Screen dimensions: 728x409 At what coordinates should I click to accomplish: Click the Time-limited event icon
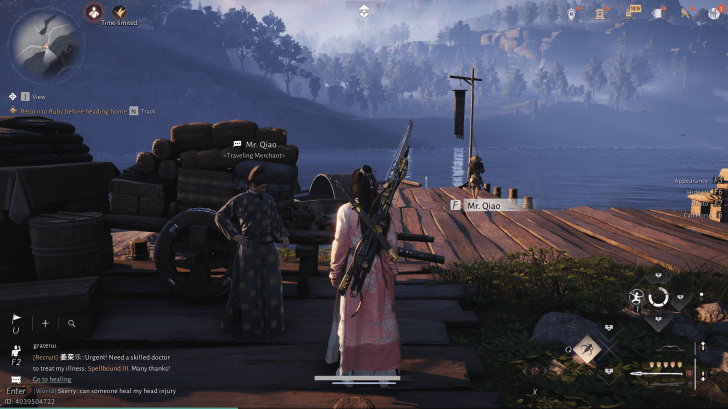pos(118,12)
